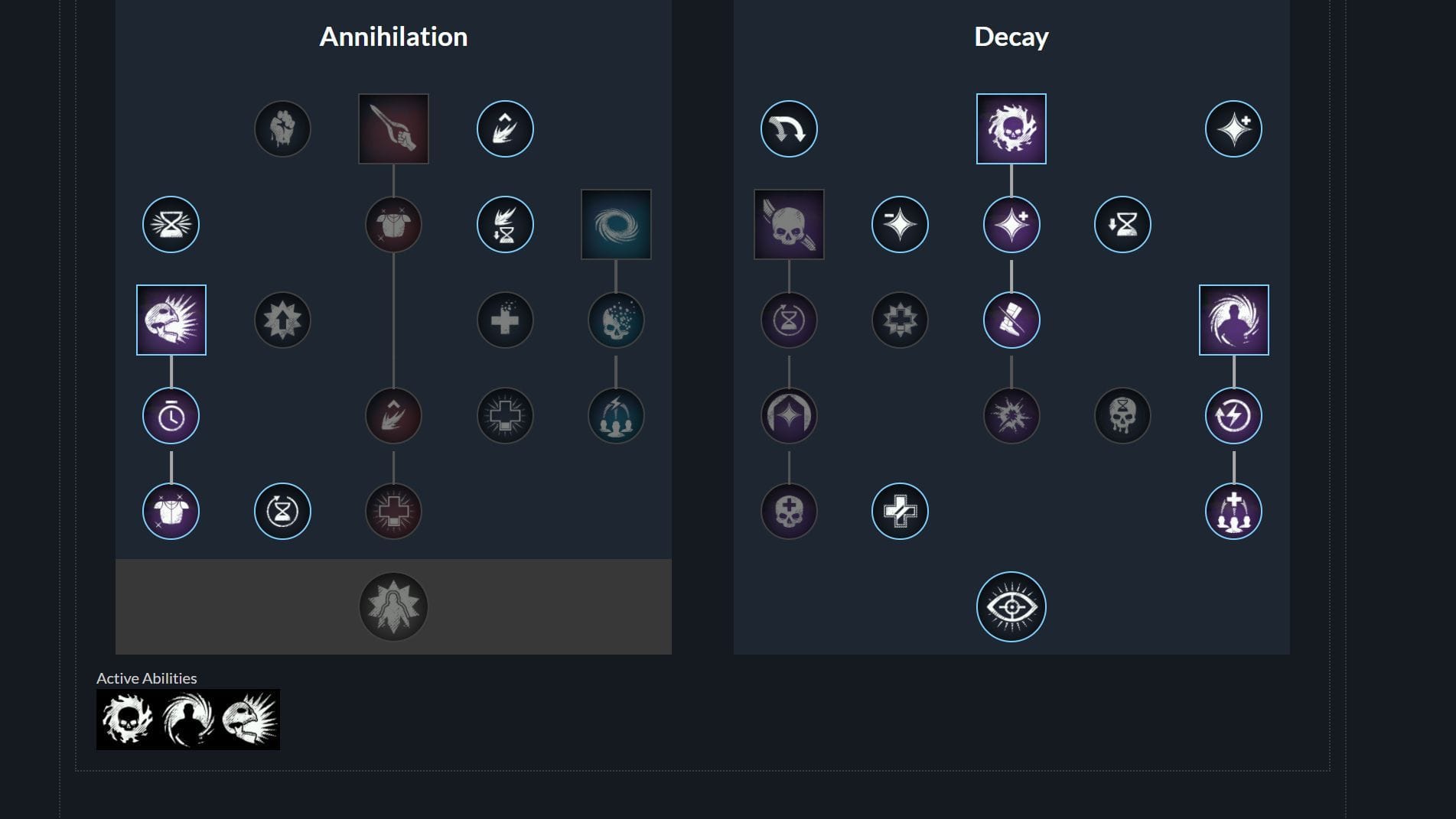1456x819 pixels.
Task: Select the curved arrow node top left of Decay
Action: (788, 129)
